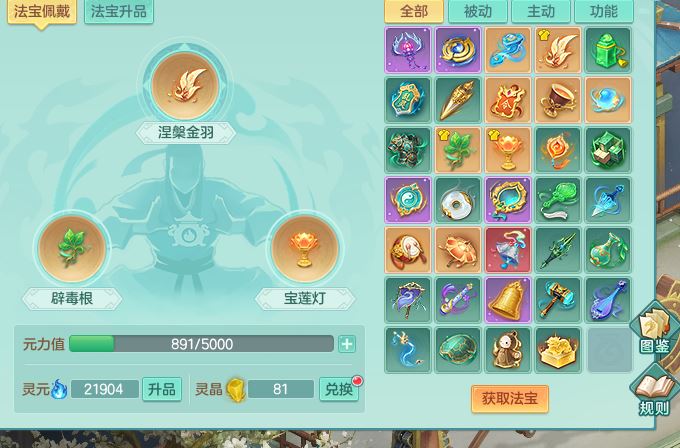Screen dimensions: 680x448
Task: Add 元力值 with the plus button
Action: pyautogui.click(x=347, y=344)
